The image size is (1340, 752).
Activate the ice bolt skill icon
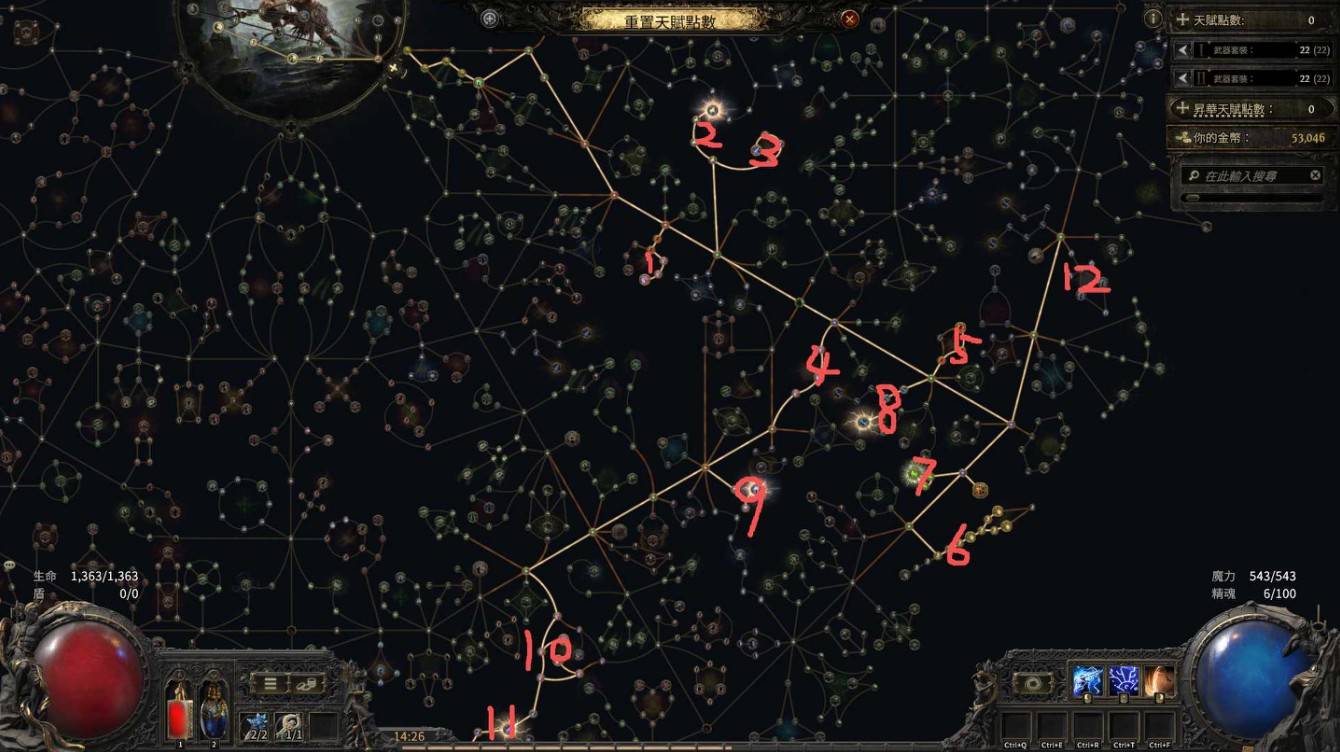1087,682
